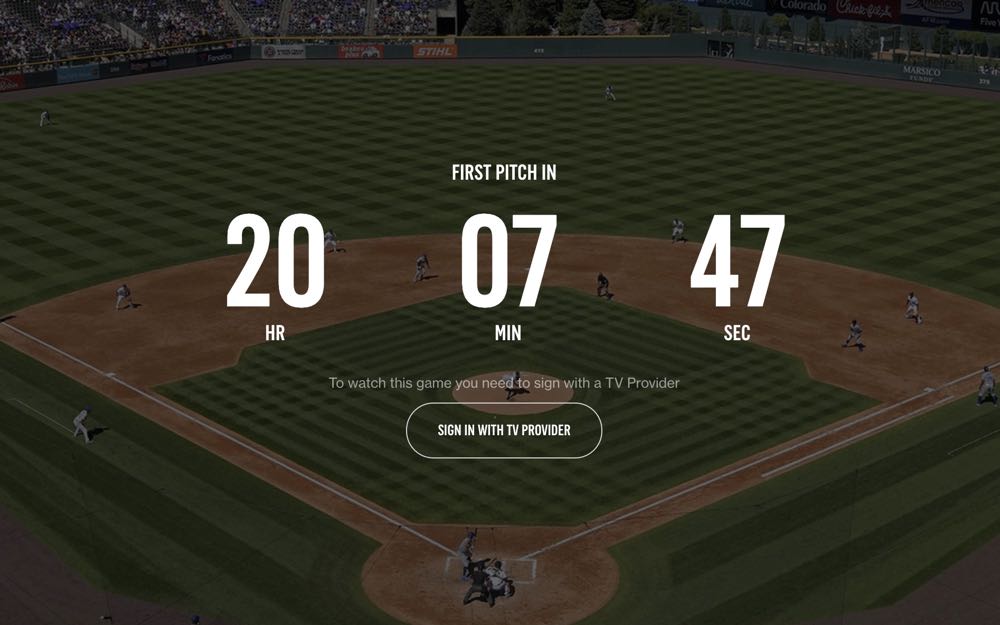Viewport: 1000px width, 625px height.
Task: Click Sign In With TV Provider button
Action: (x=504, y=430)
